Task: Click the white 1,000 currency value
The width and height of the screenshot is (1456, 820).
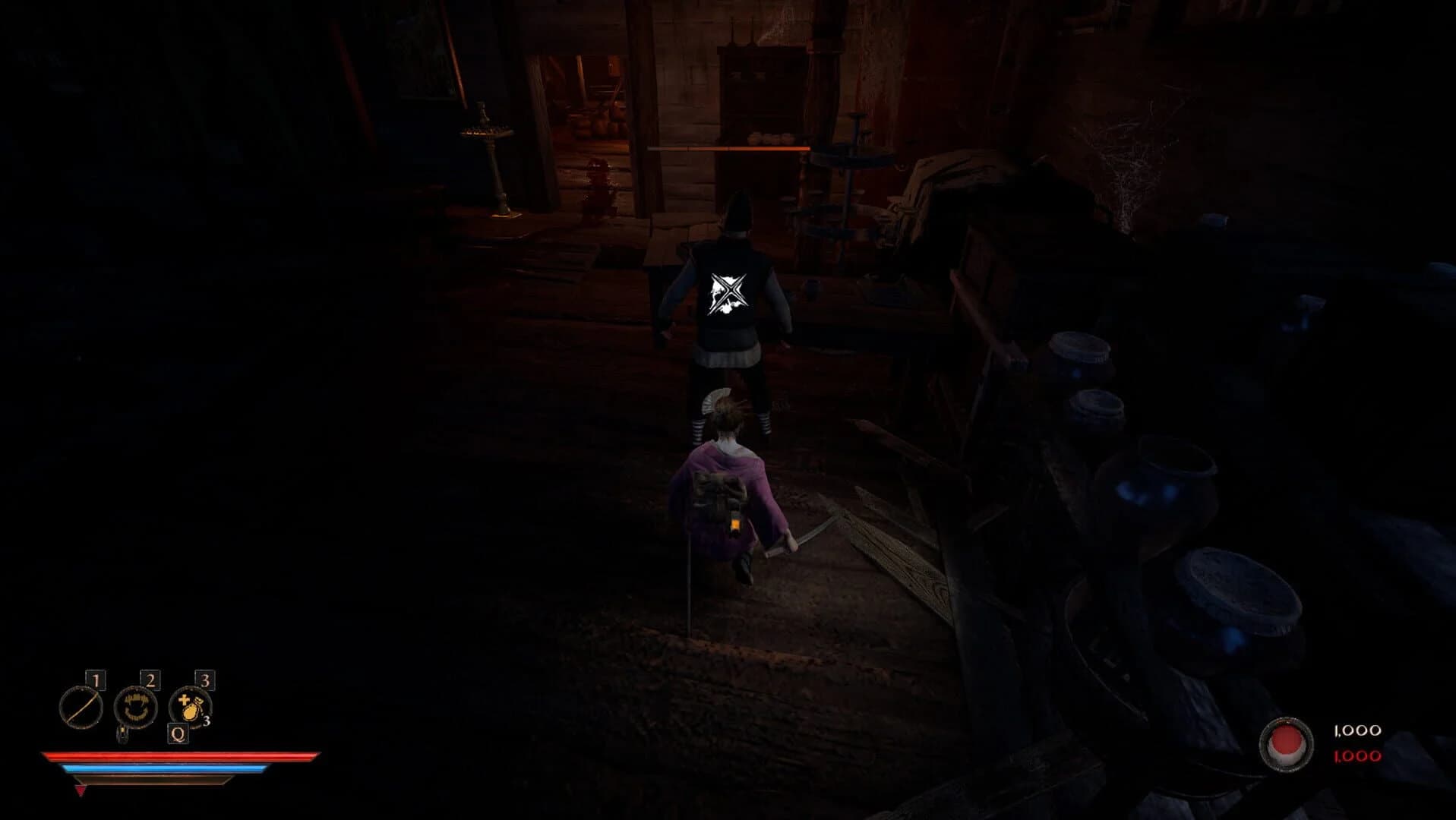Action: pyautogui.click(x=1357, y=730)
